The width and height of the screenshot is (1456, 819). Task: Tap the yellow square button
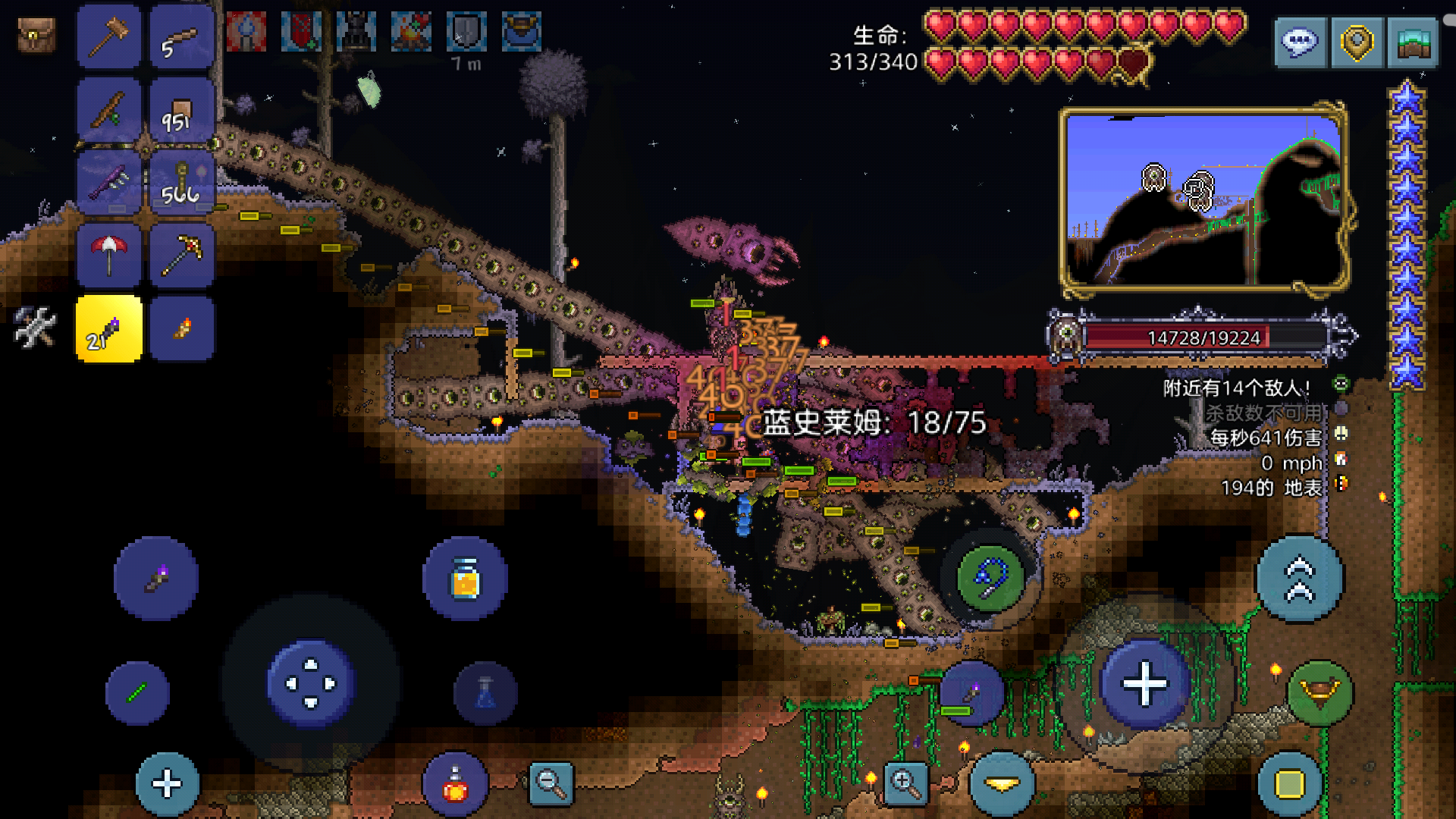coord(1289,785)
